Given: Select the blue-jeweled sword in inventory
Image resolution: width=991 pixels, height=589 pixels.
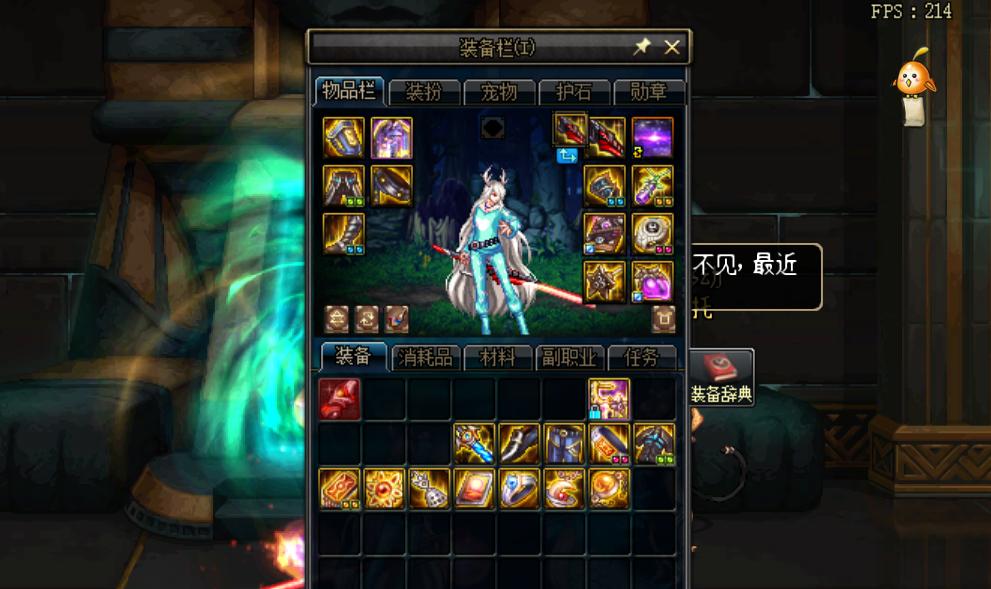Looking at the screenshot, I should (x=474, y=444).
